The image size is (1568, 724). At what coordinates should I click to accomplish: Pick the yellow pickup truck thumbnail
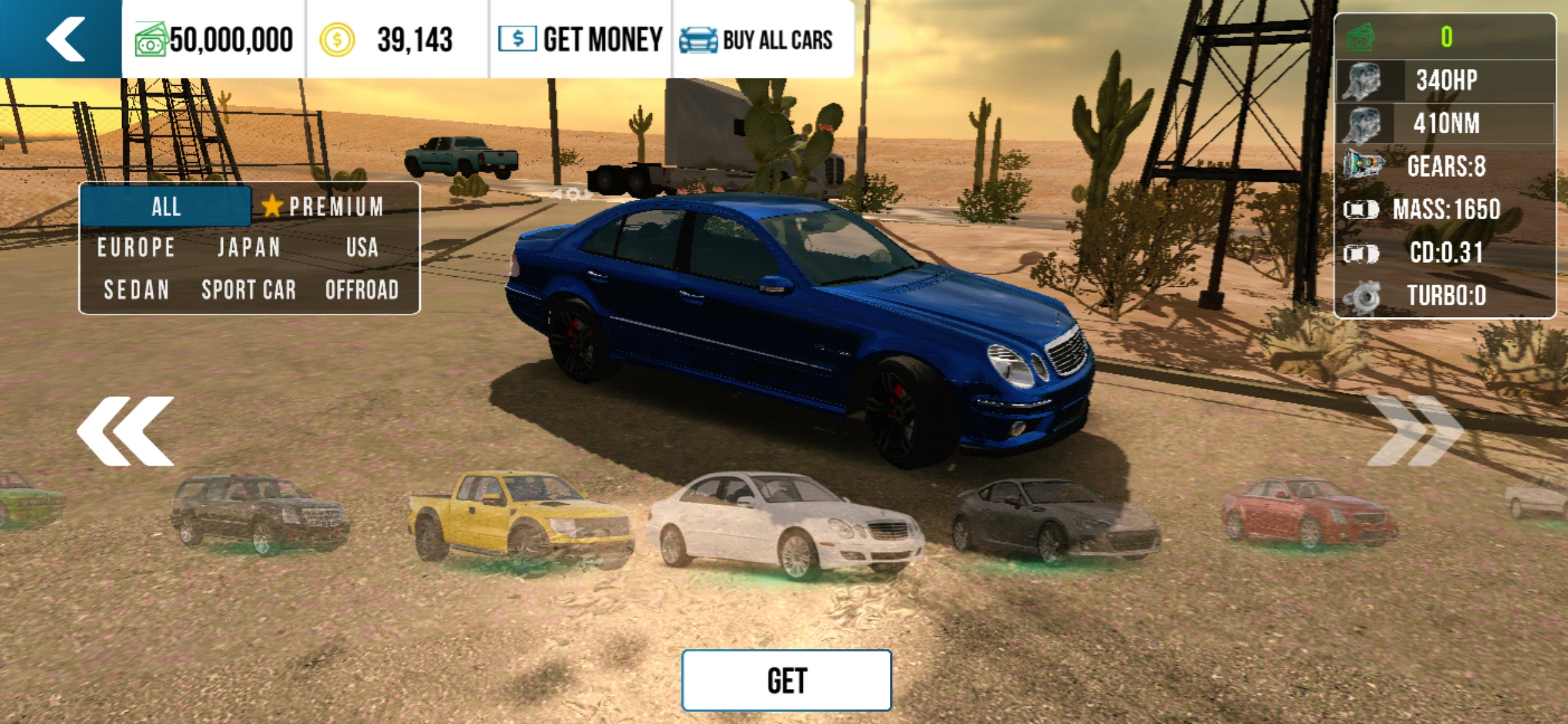click(x=521, y=518)
